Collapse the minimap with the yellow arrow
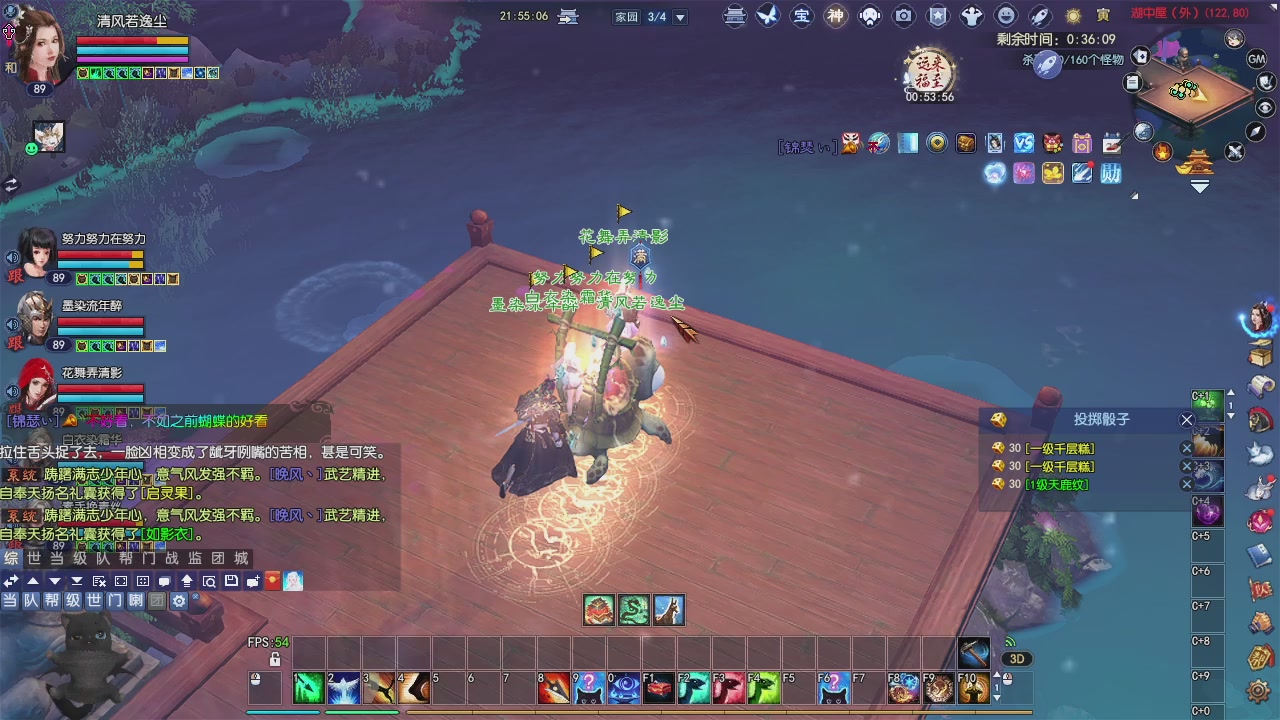1280x720 pixels. point(1199,185)
